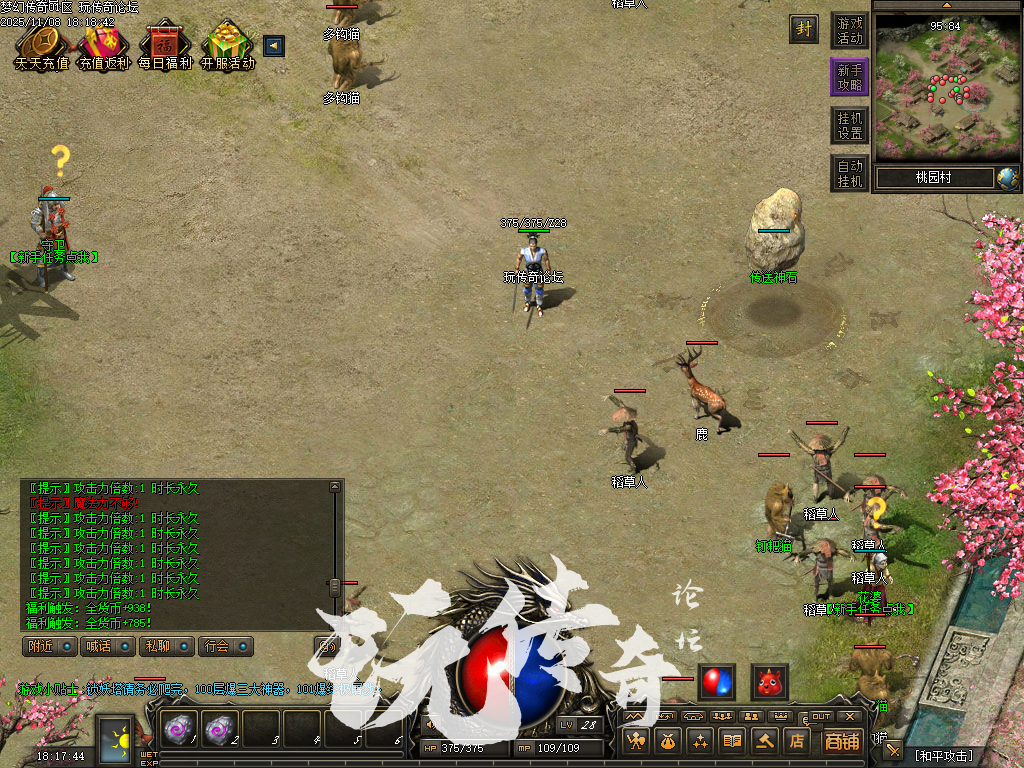Start 自动挂机 auto-battle

click(x=850, y=173)
